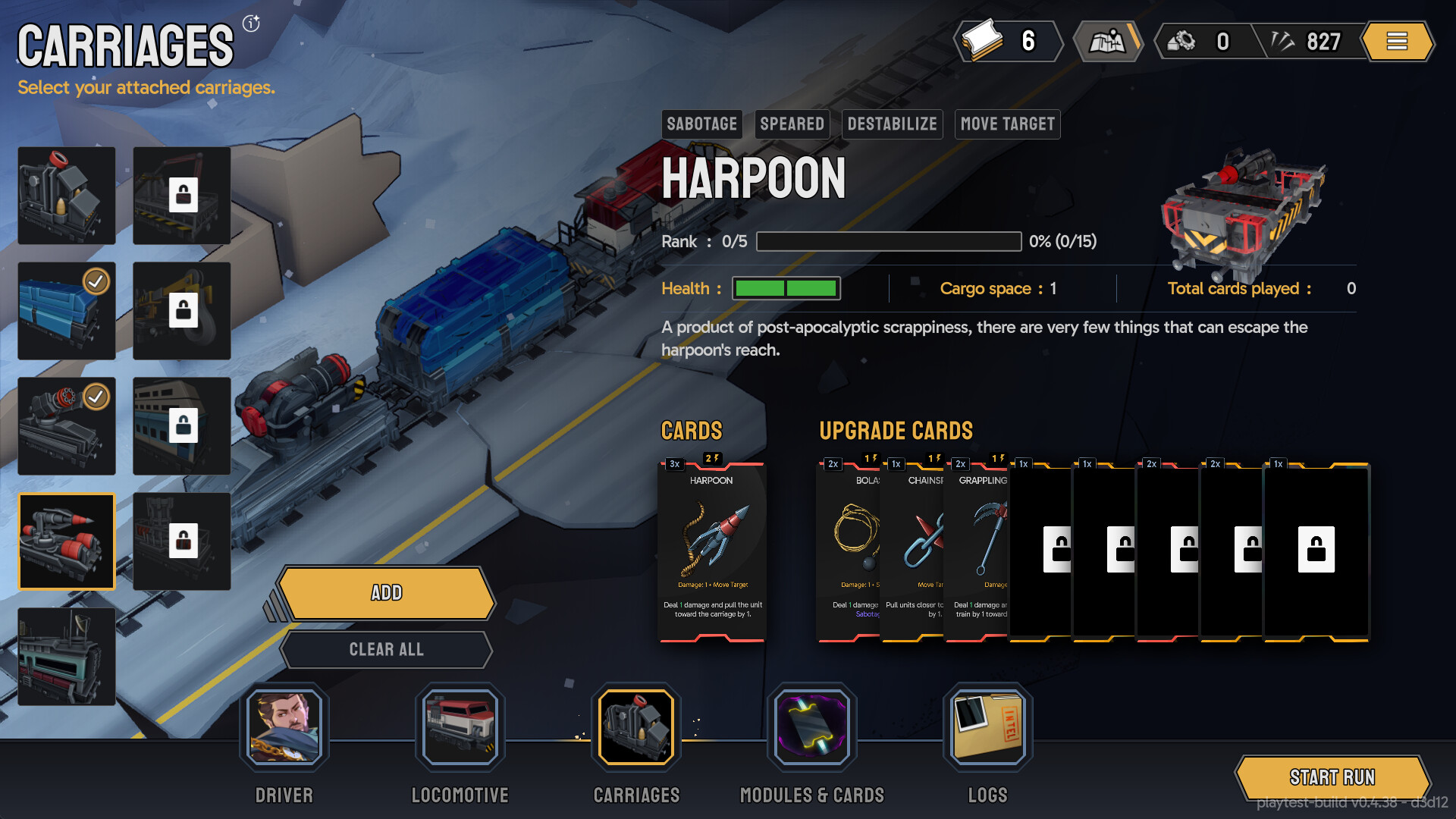Select the green carriage thumbnail at bottom
Image resolution: width=1456 pixels, height=819 pixels.
pos(67,657)
